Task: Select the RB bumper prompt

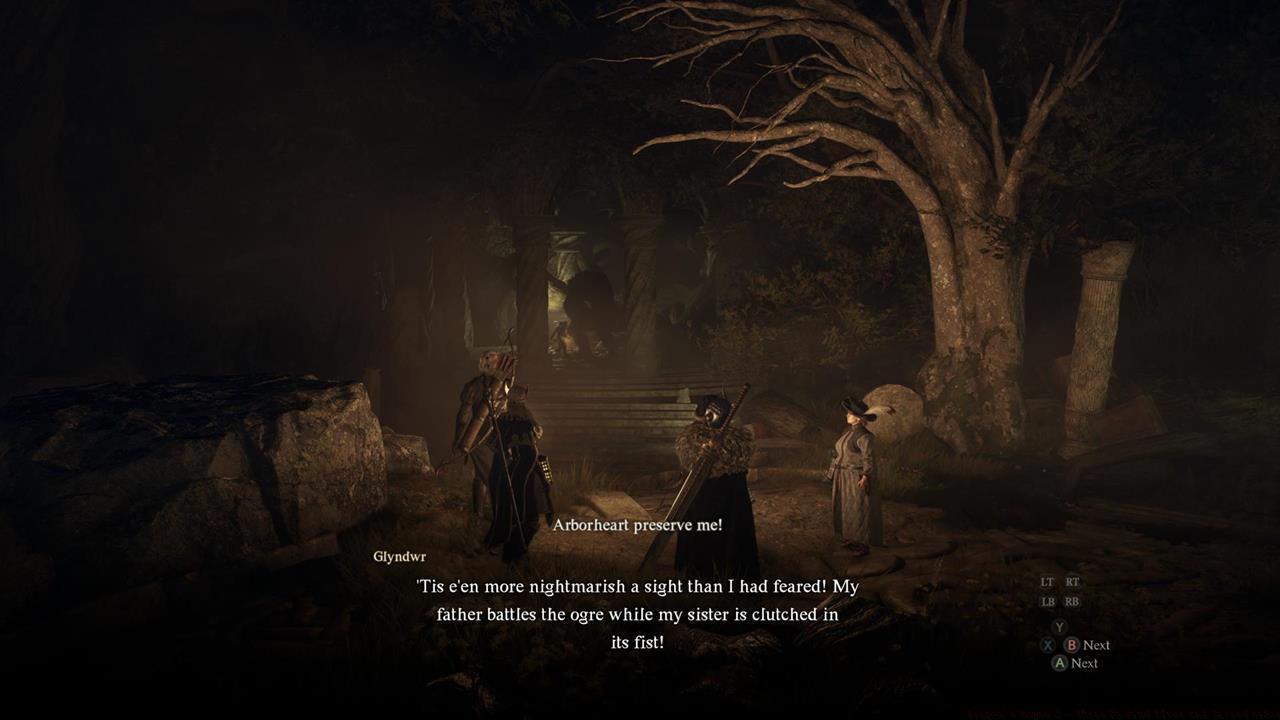Action: (1072, 601)
